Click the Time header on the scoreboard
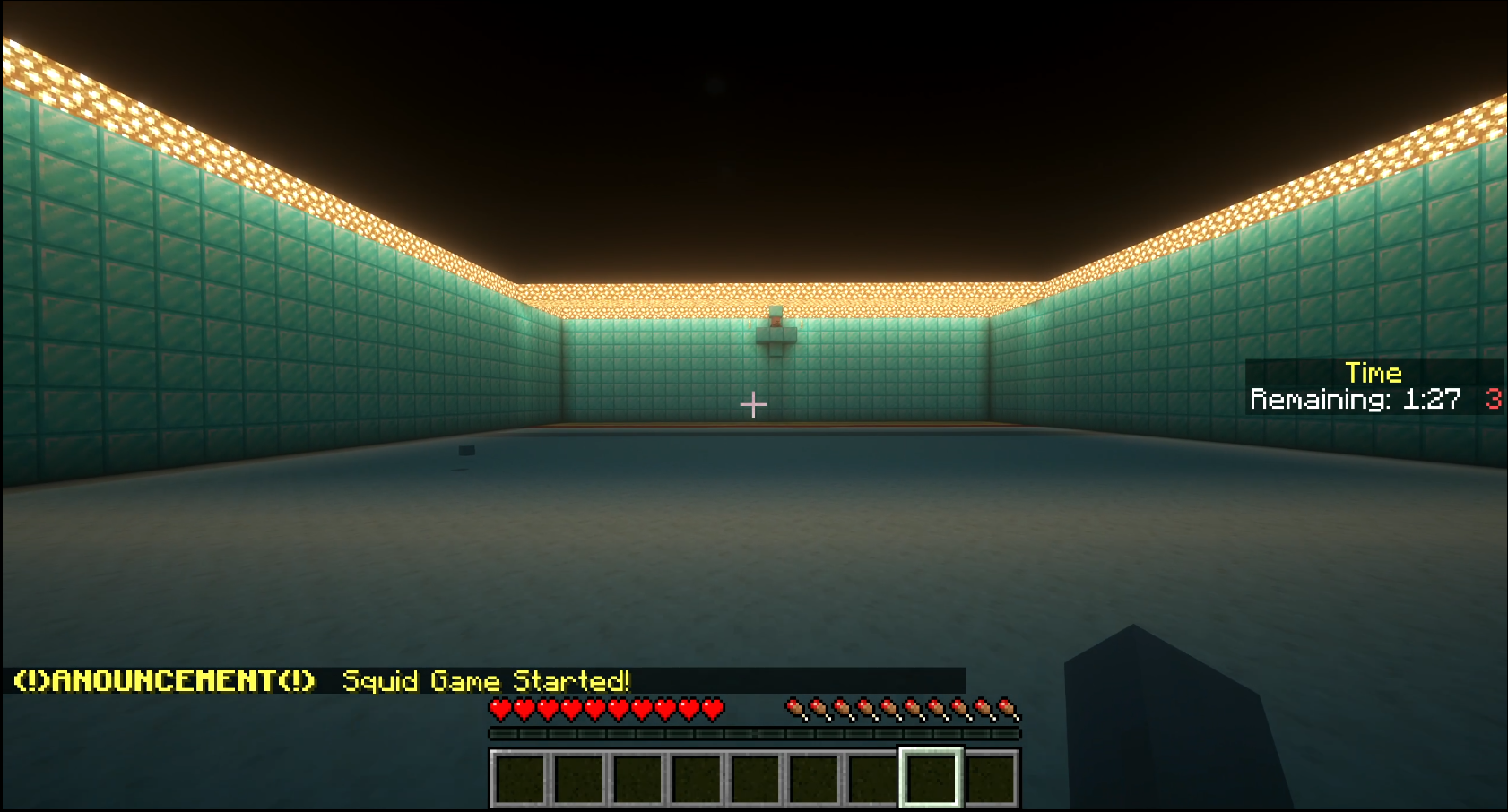The image size is (1508, 812). tap(1372, 373)
